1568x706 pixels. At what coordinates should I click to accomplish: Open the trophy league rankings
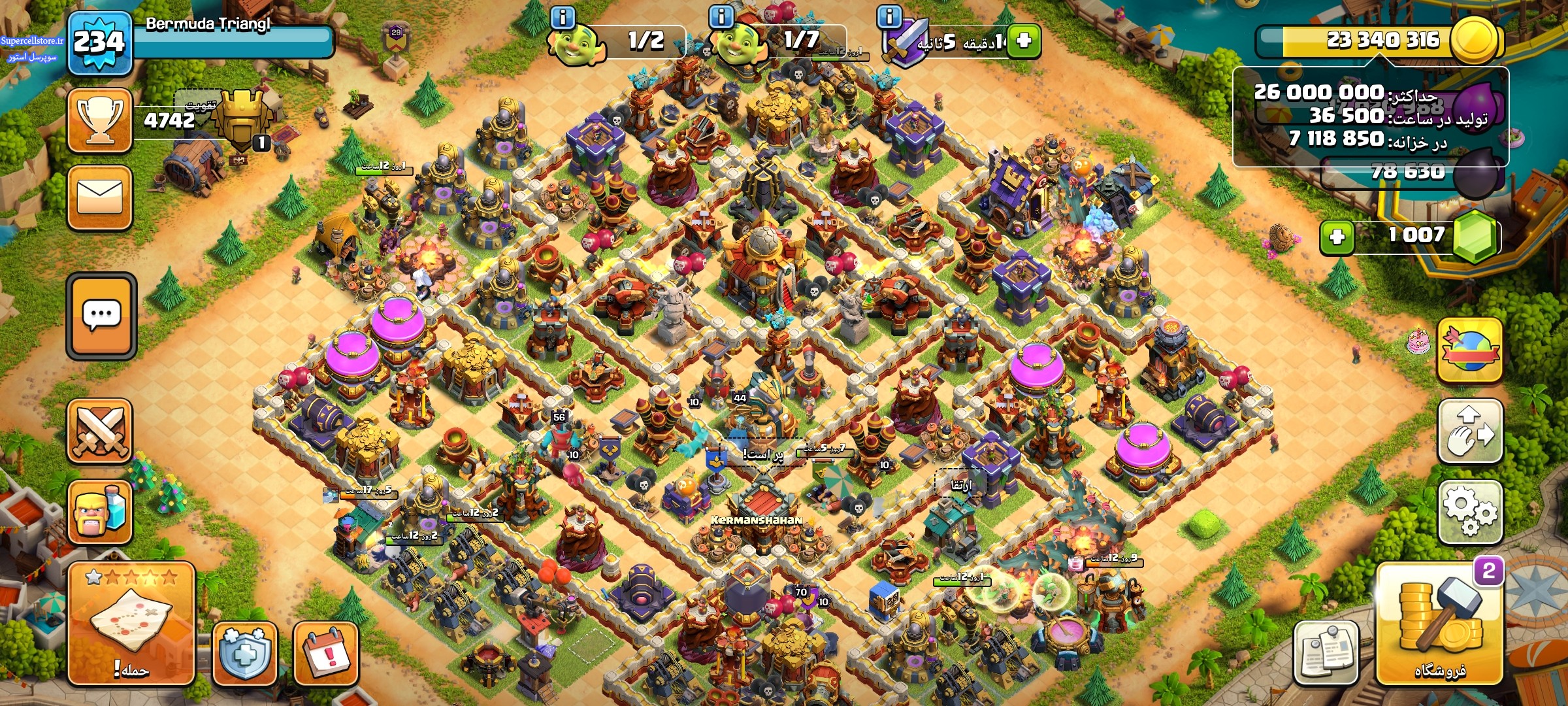(x=100, y=121)
